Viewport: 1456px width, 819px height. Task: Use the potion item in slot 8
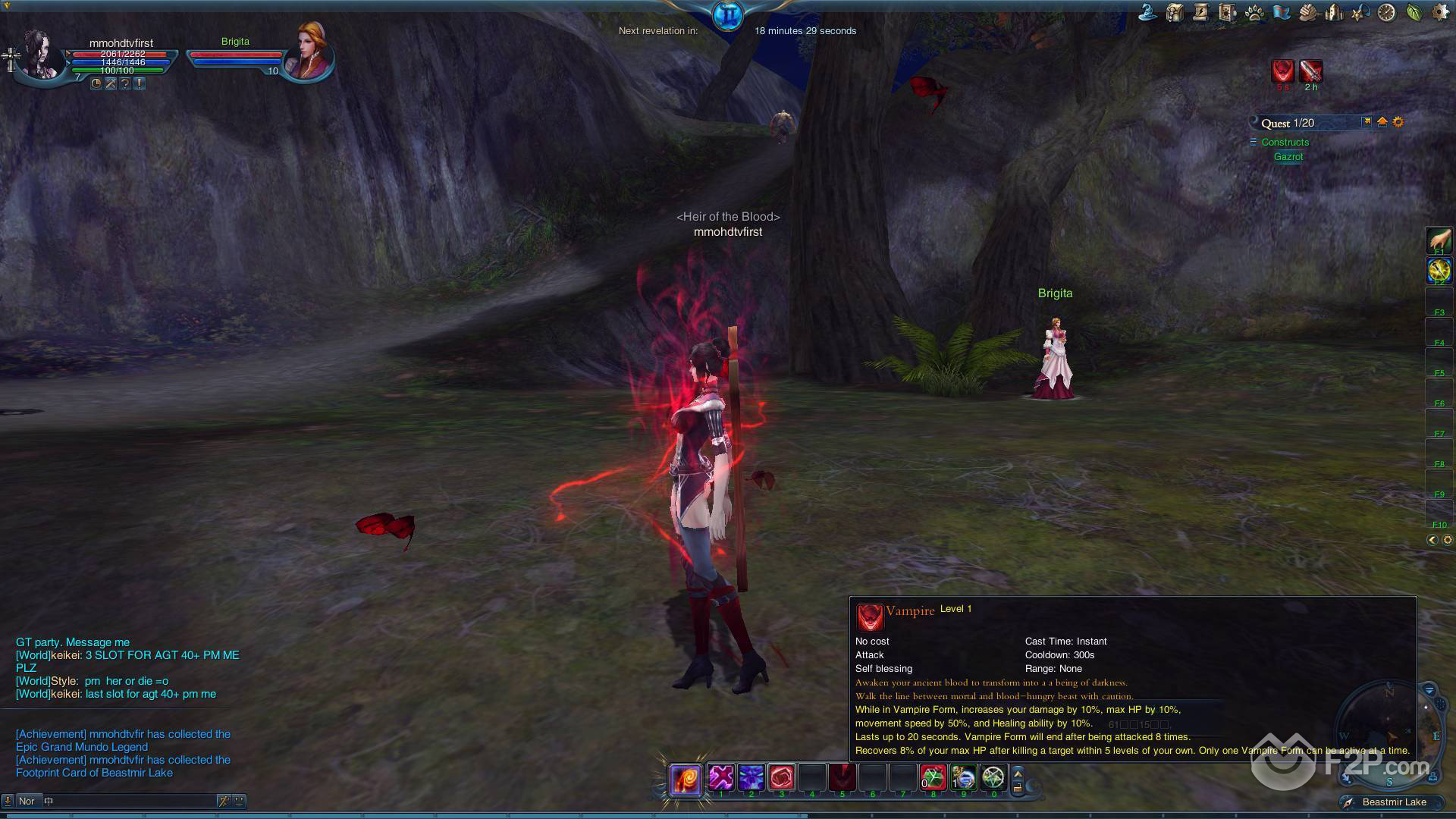pyautogui.click(x=934, y=777)
